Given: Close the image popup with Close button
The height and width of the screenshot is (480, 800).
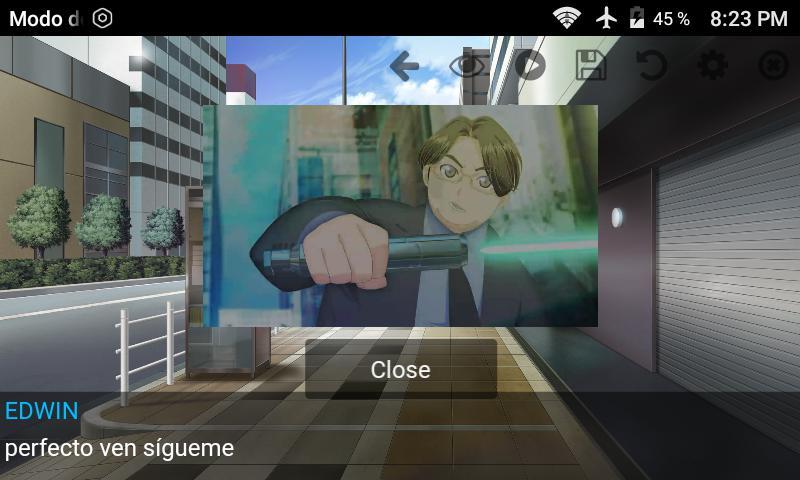Looking at the screenshot, I should coord(400,369).
